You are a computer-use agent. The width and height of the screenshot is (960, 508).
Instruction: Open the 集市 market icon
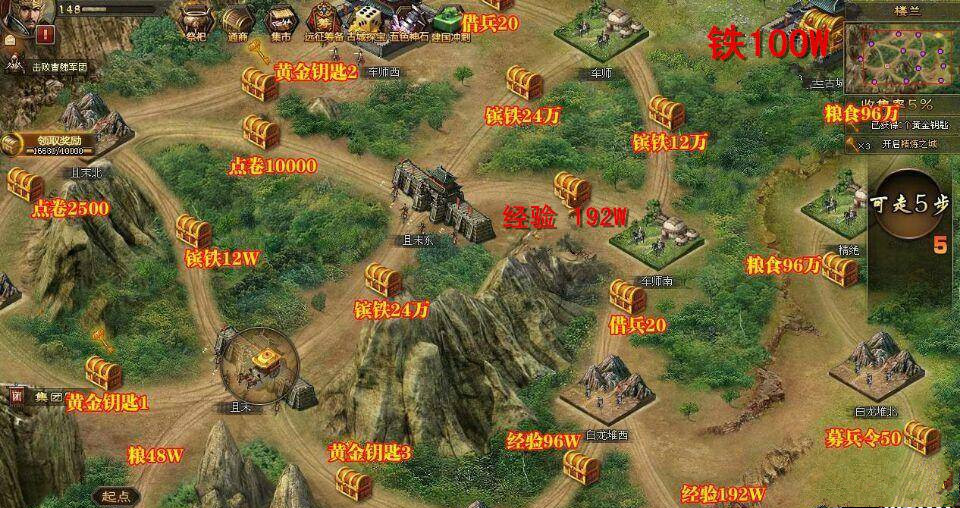[x=281, y=20]
